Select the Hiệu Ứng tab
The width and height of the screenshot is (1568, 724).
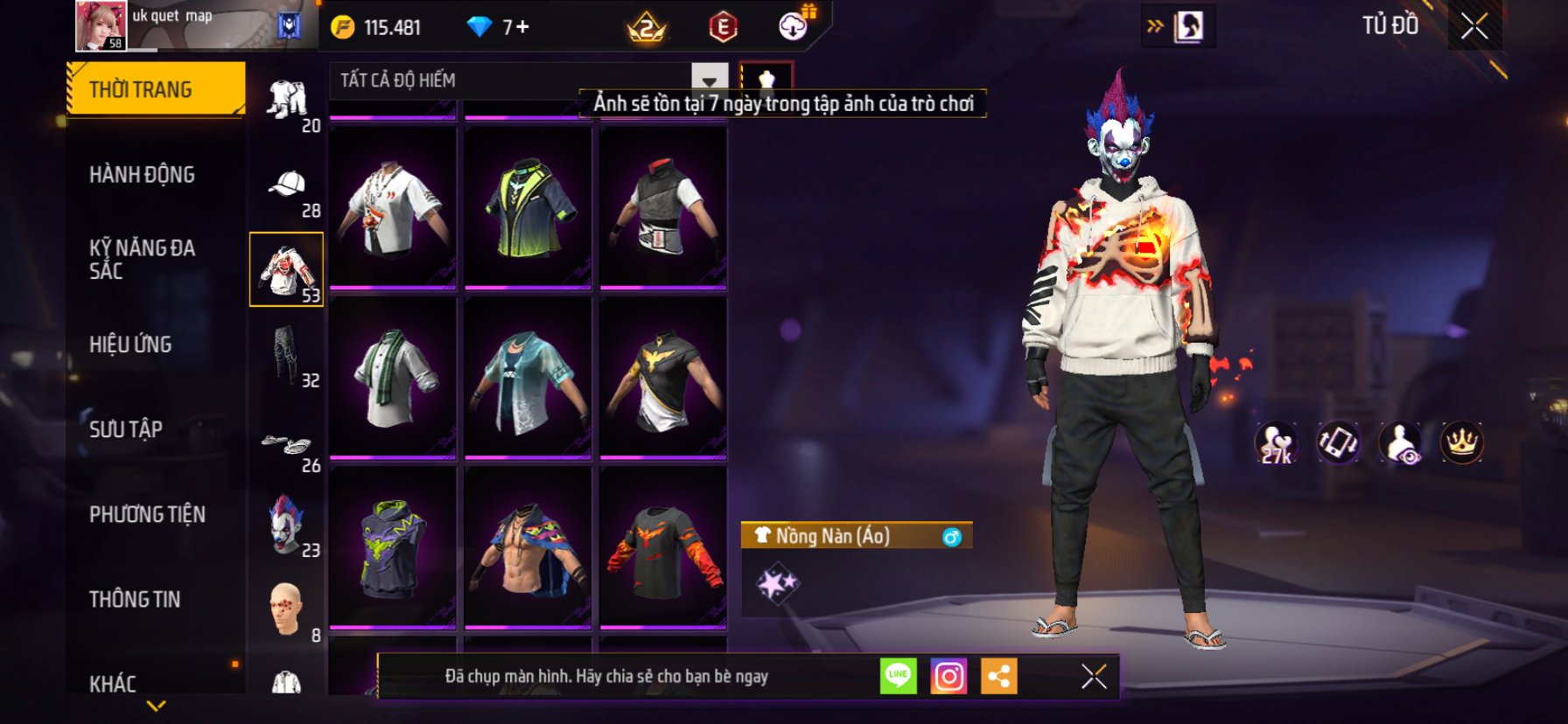pos(130,345)
